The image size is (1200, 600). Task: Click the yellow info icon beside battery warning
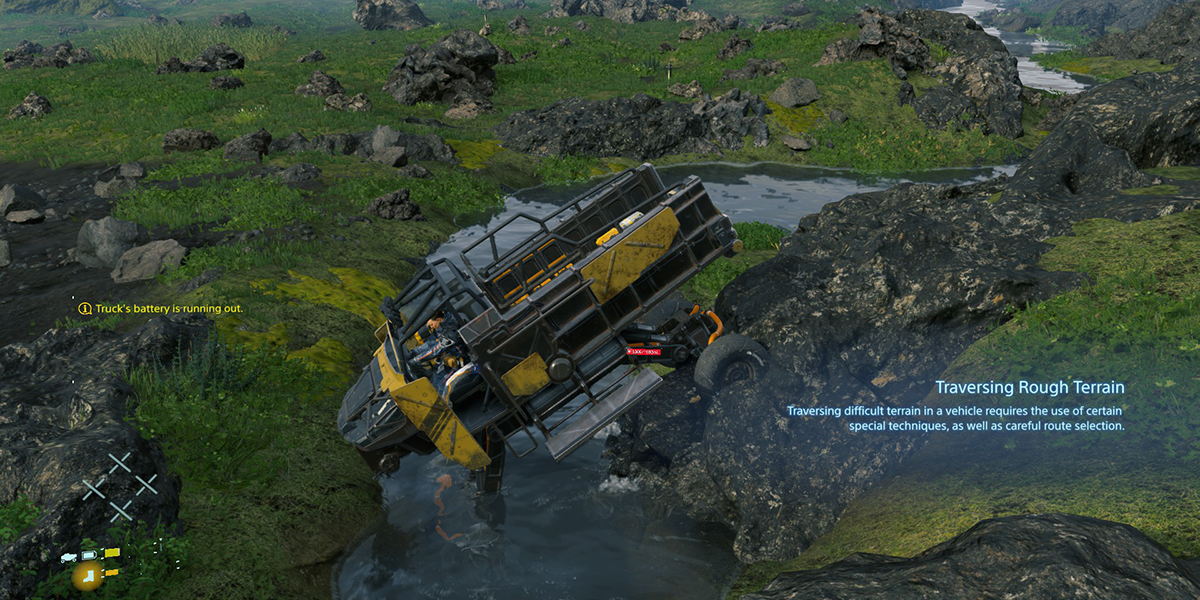[x=85, y=309]
